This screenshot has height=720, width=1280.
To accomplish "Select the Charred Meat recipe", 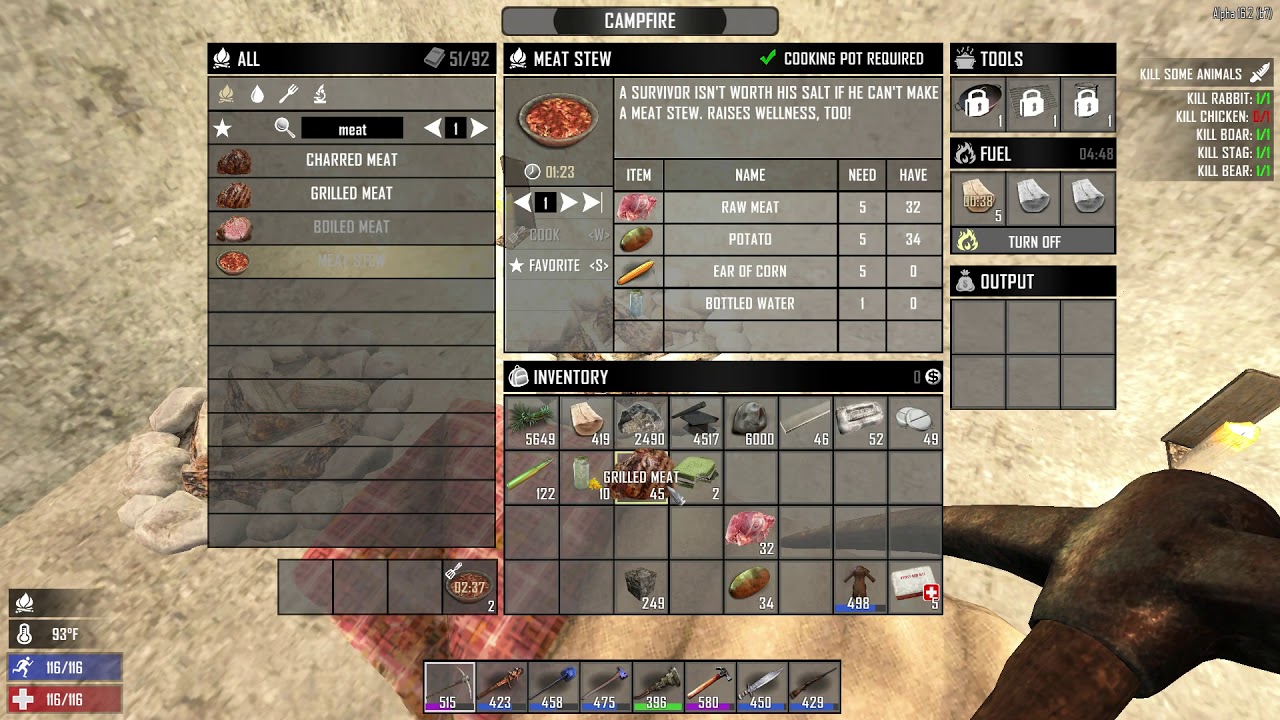I will [351, 160].
